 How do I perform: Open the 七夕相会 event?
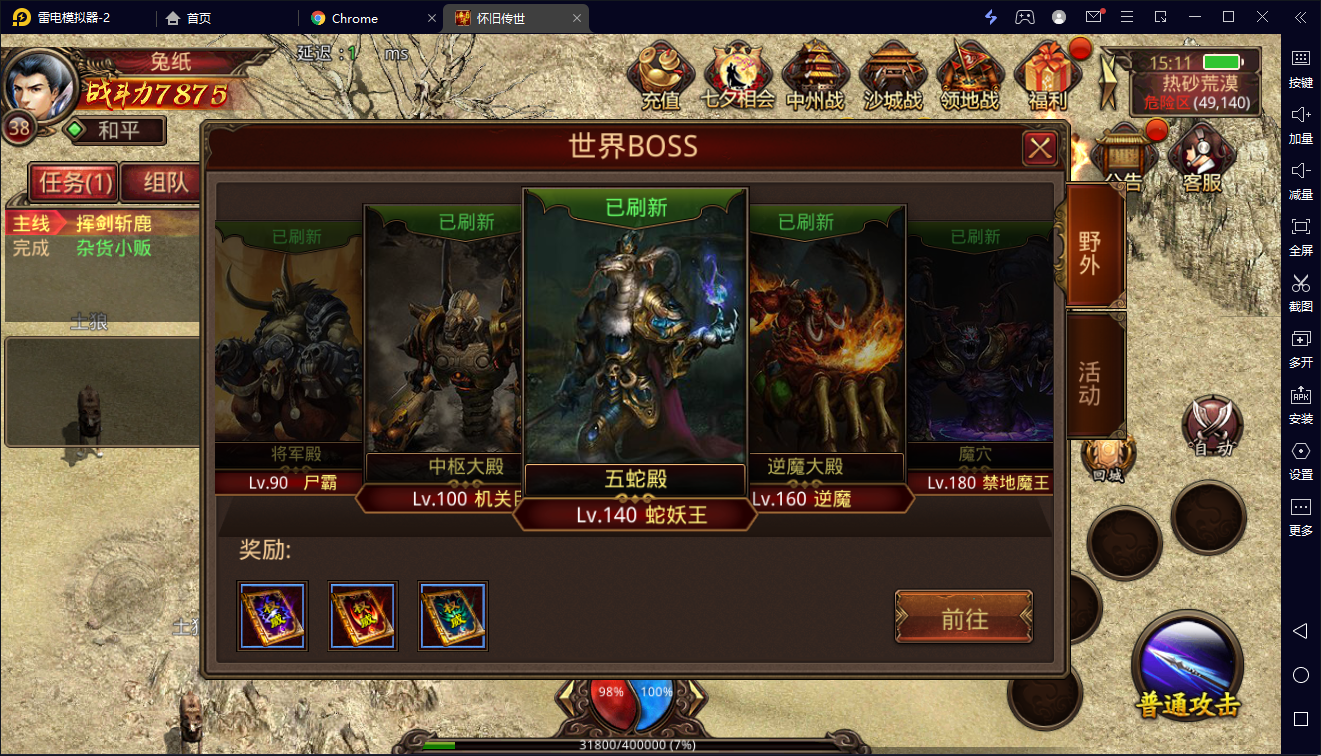click(x=739, y=76)
